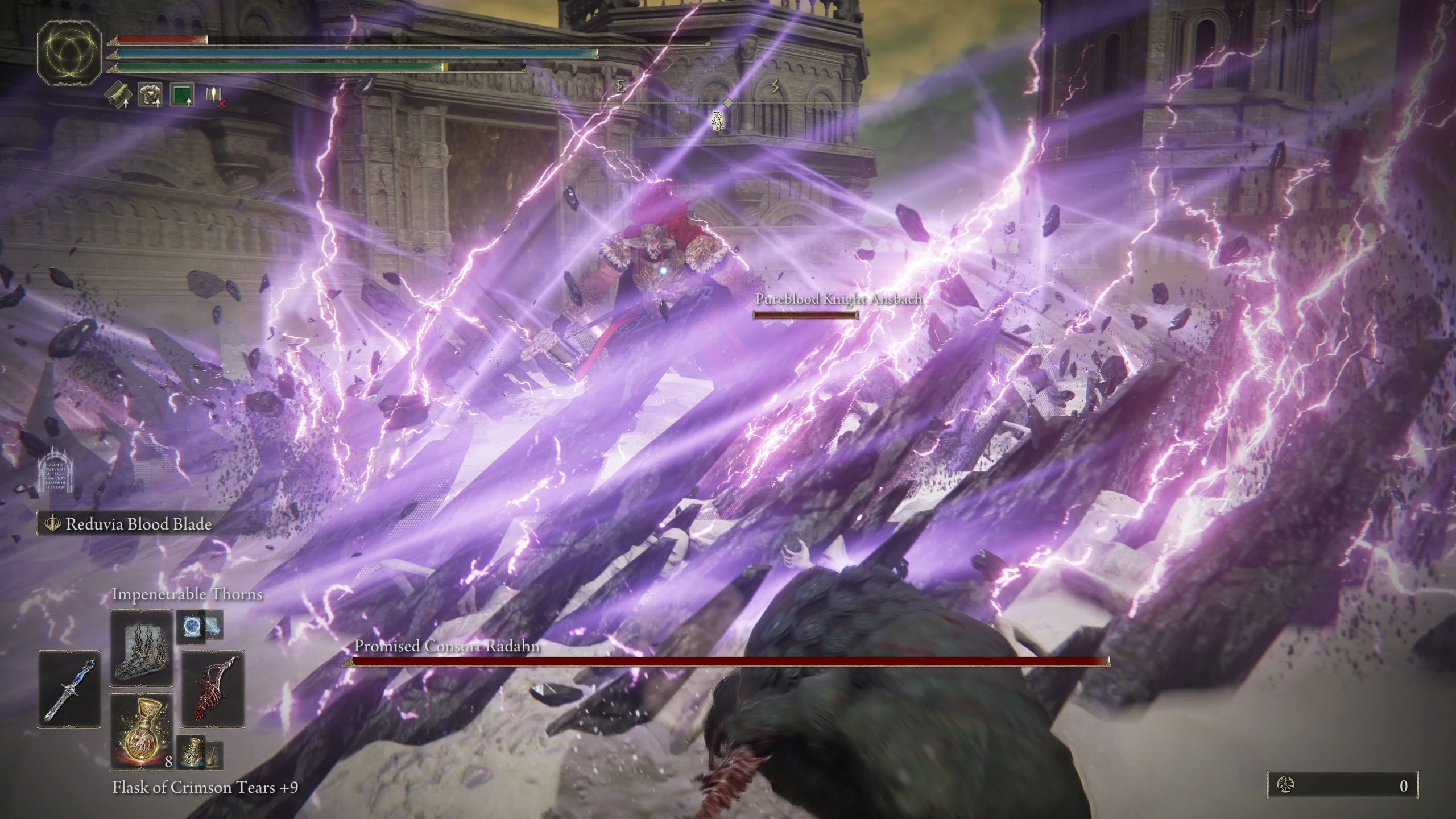Click the armor defense buff icon
Screen dimensions: 1456x819
click(150, 94)
